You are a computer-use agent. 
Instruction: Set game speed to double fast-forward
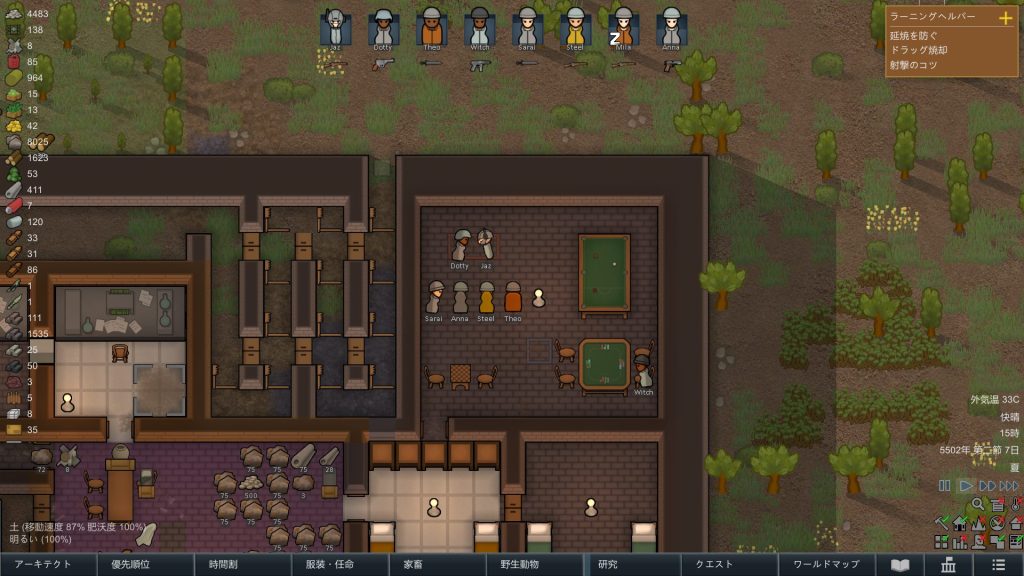tap(987, 486)
